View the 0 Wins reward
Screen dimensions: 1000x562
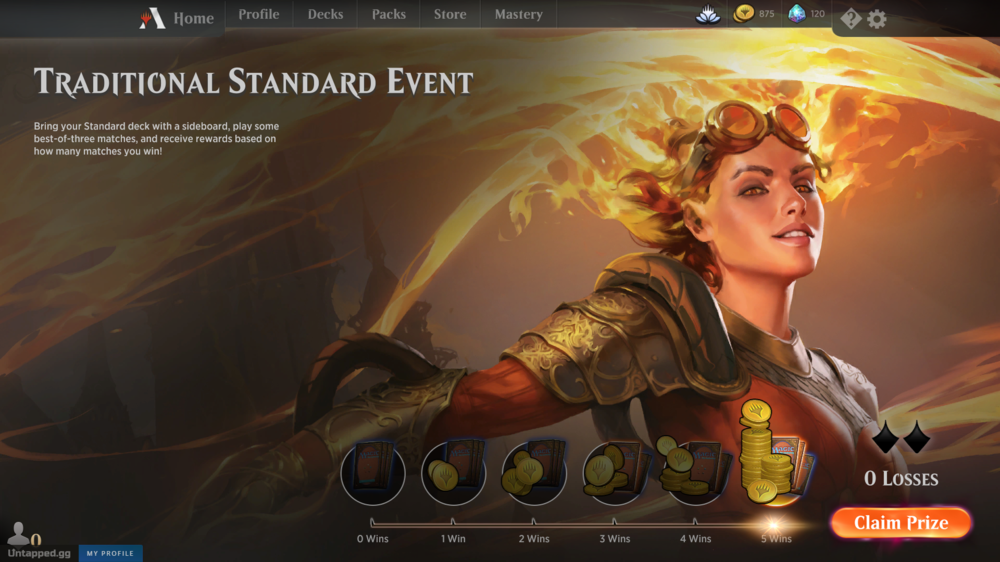373,472
